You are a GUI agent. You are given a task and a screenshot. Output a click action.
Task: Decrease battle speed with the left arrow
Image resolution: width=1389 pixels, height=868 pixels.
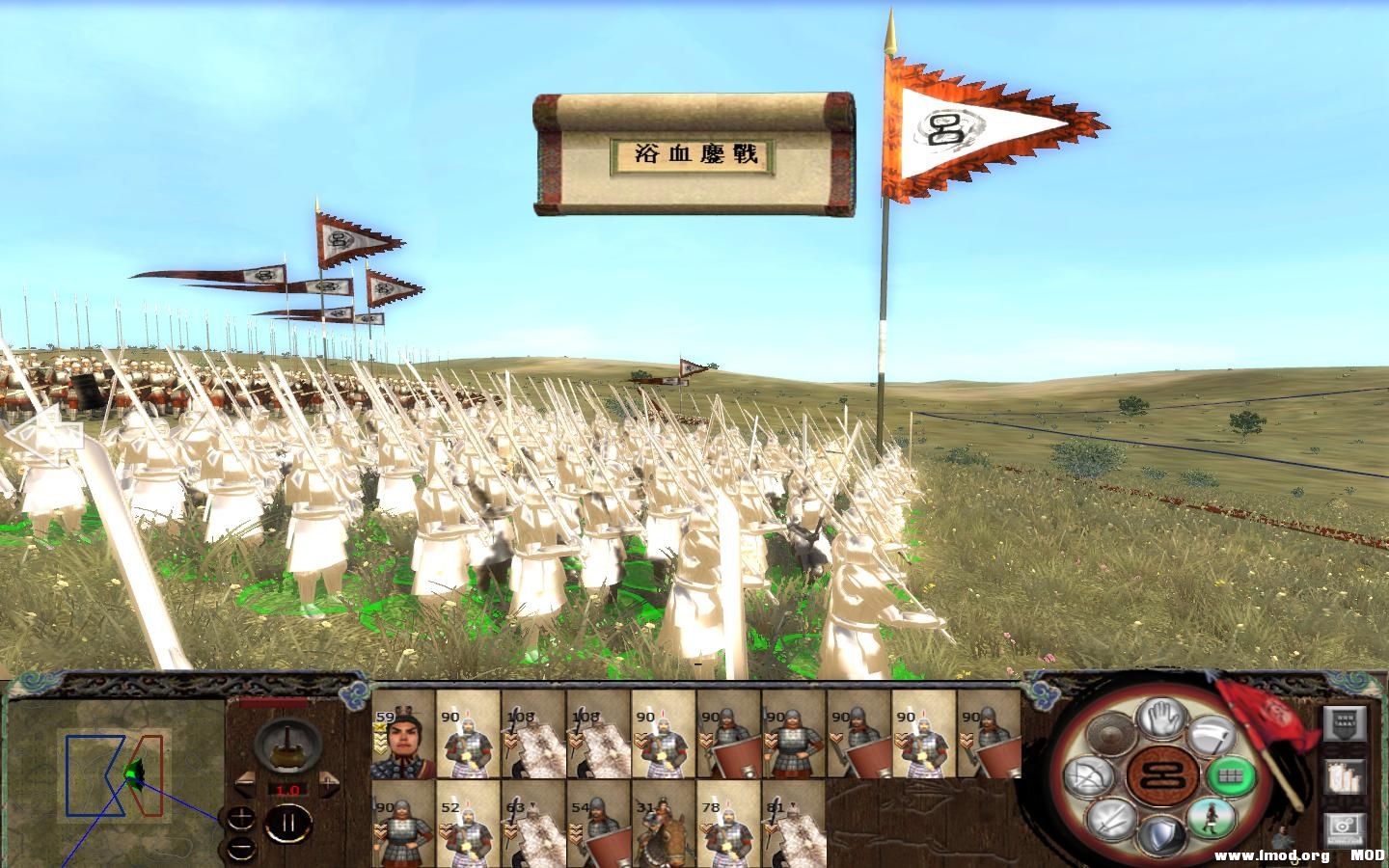246,783
